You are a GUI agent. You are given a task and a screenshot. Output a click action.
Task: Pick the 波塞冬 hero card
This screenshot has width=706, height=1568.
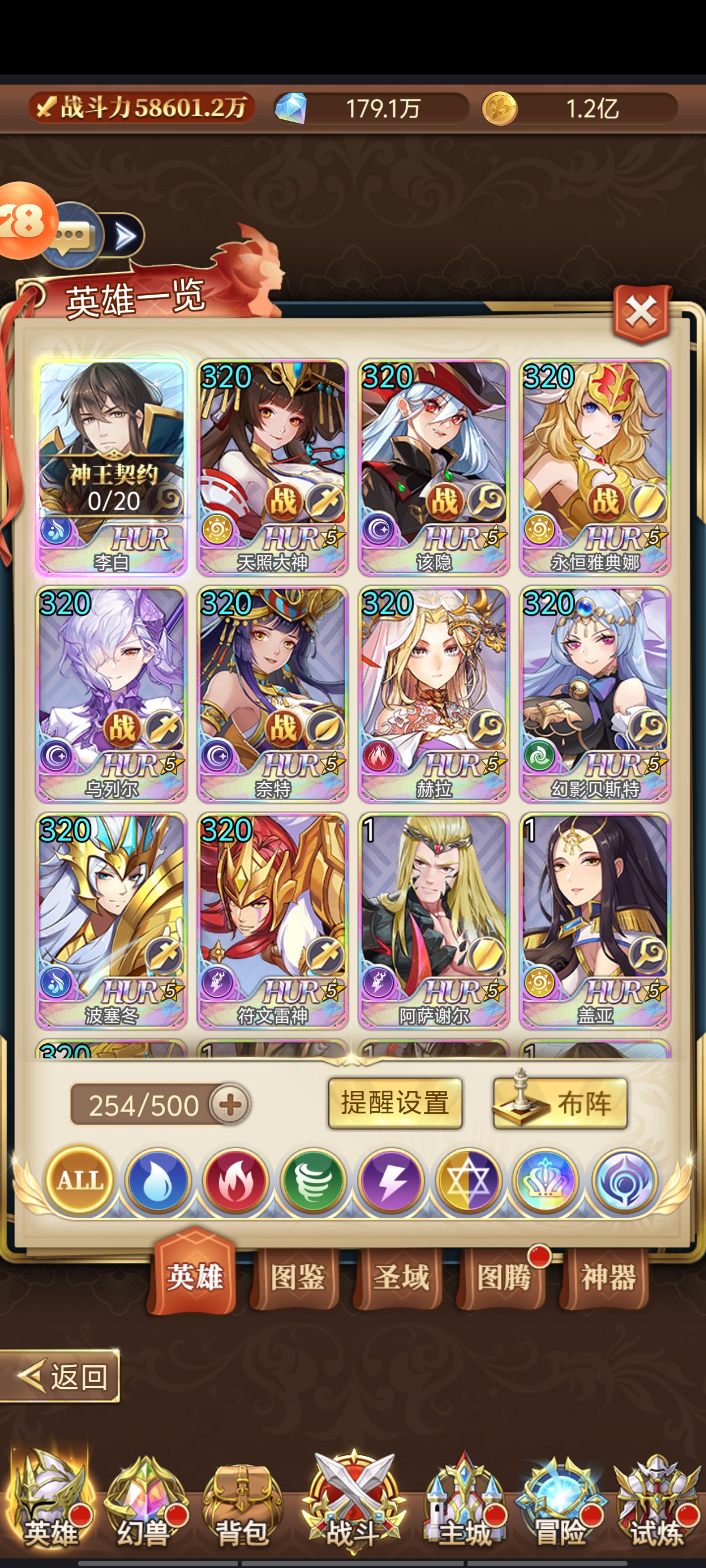click(112, 920)
